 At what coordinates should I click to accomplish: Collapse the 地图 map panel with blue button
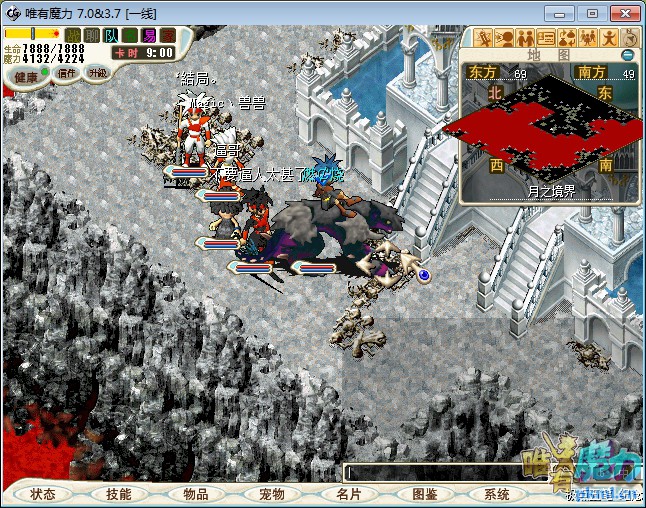pos(628,55)
